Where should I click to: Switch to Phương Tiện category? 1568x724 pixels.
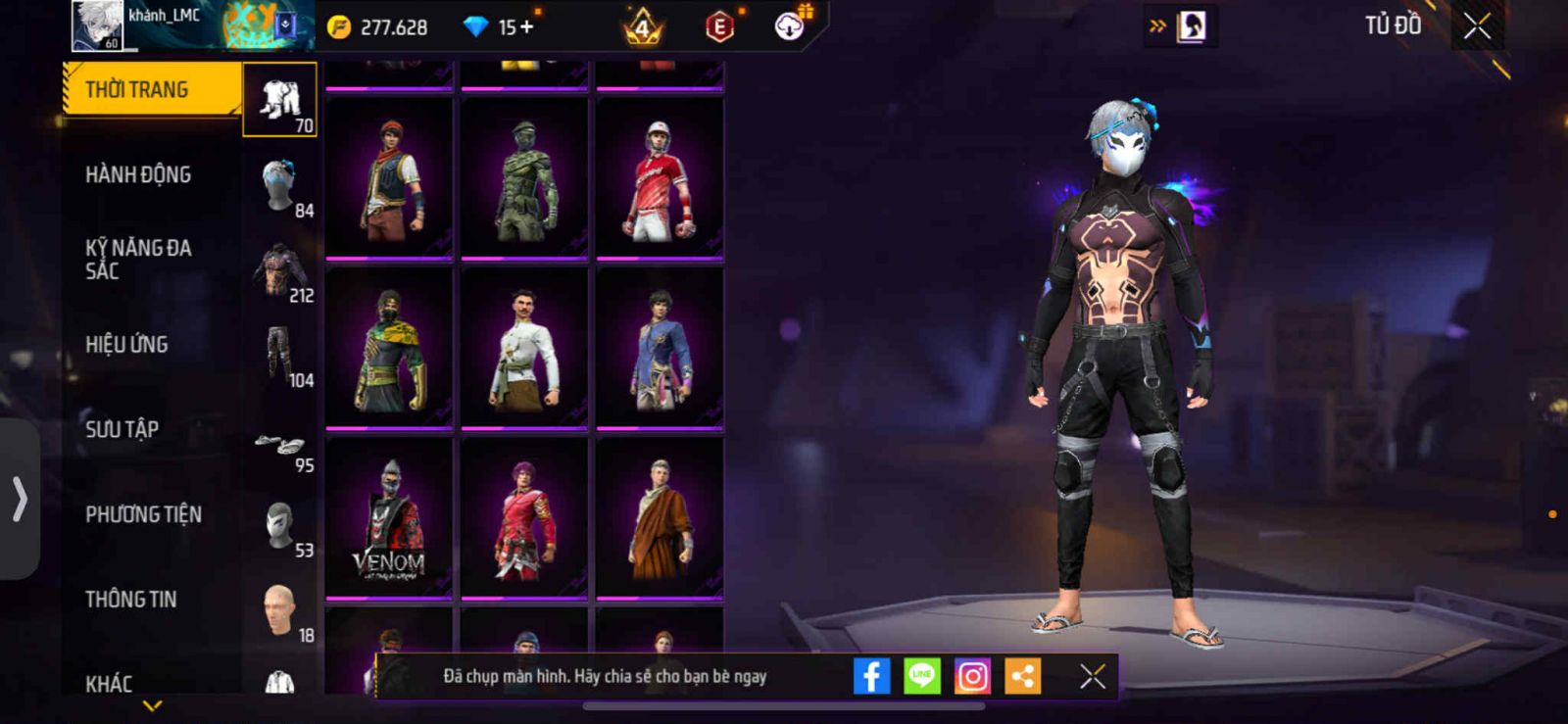pyautogui.click(x=143, y=514)
